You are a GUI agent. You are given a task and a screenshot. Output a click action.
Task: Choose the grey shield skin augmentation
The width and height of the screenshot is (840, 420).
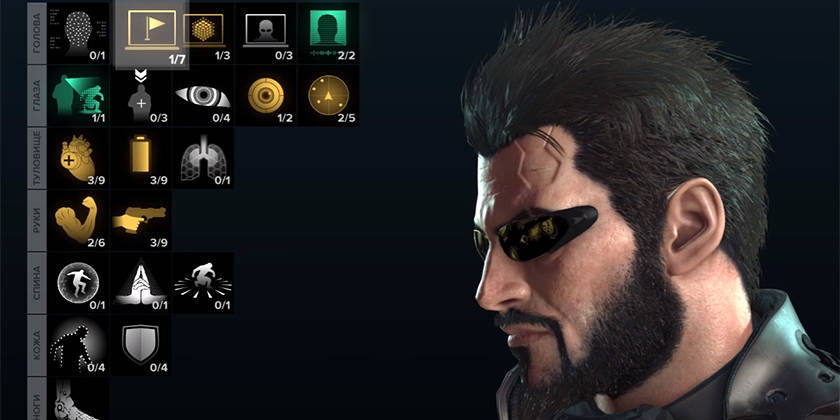pyautogui.click(x=141, y=345)
